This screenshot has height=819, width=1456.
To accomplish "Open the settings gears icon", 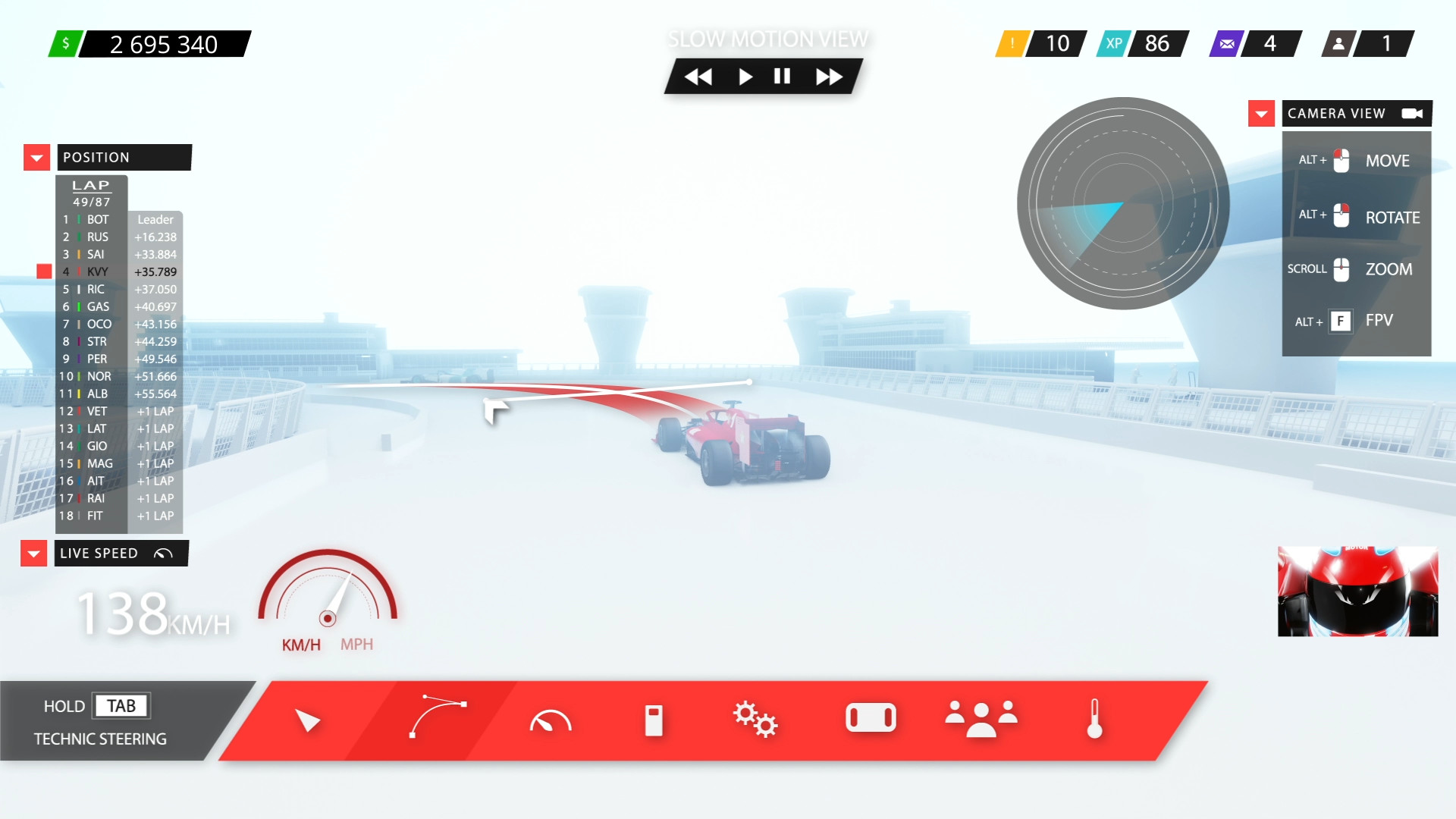I will (756, 719).
